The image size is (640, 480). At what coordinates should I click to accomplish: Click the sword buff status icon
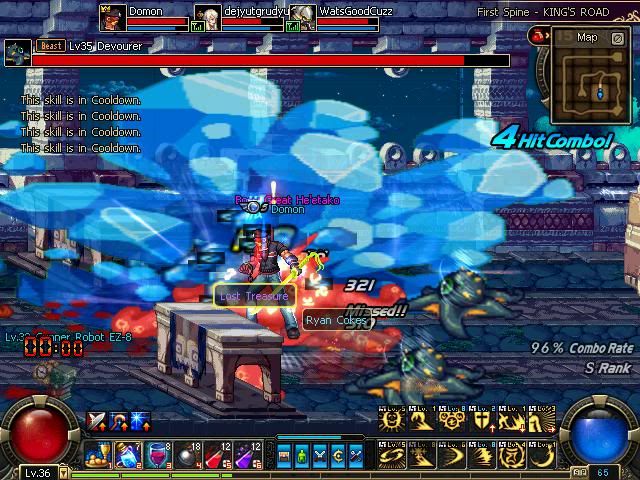[x=97, y=421]
